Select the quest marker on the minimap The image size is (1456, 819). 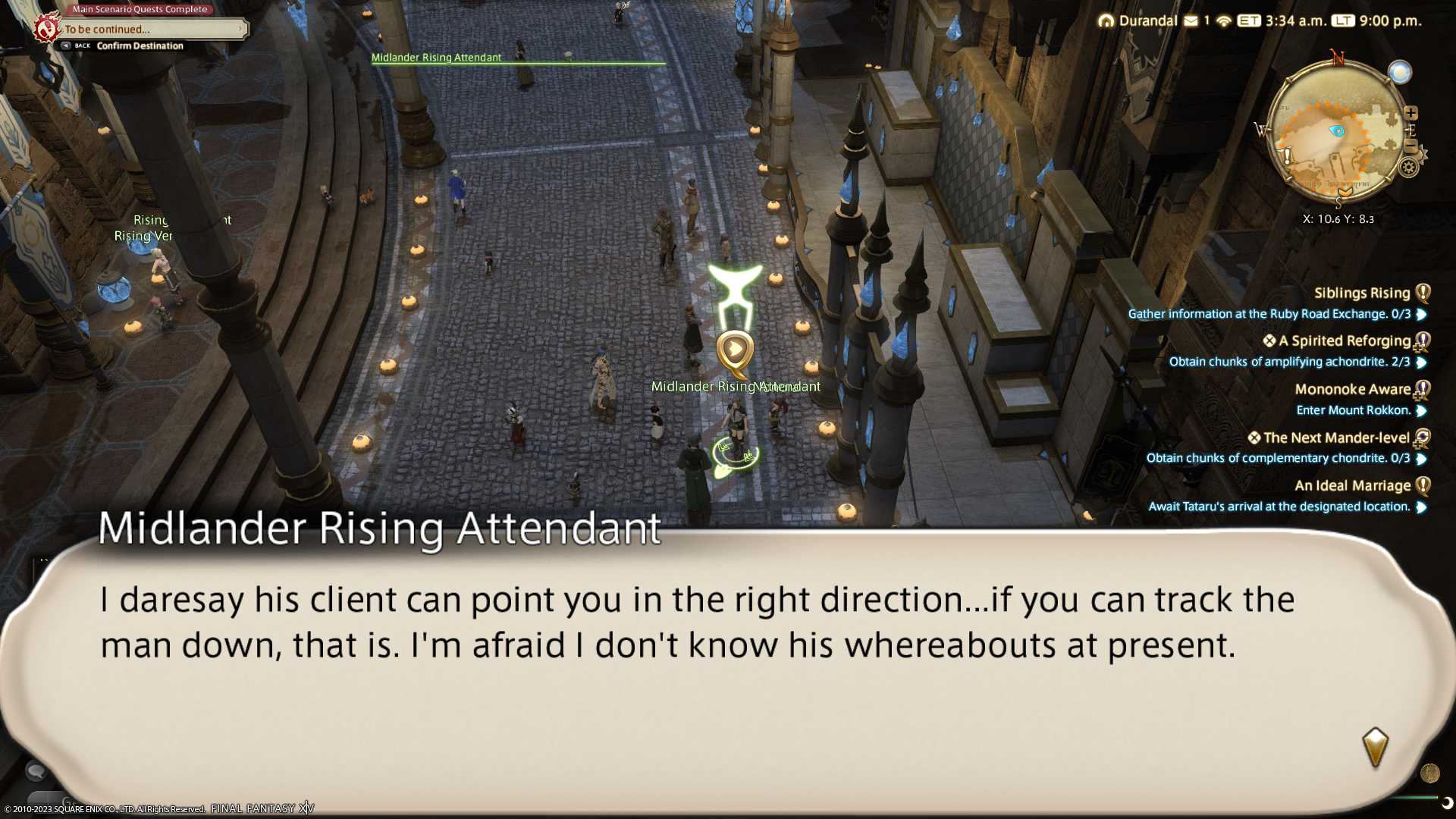(x=1288, y=157)
